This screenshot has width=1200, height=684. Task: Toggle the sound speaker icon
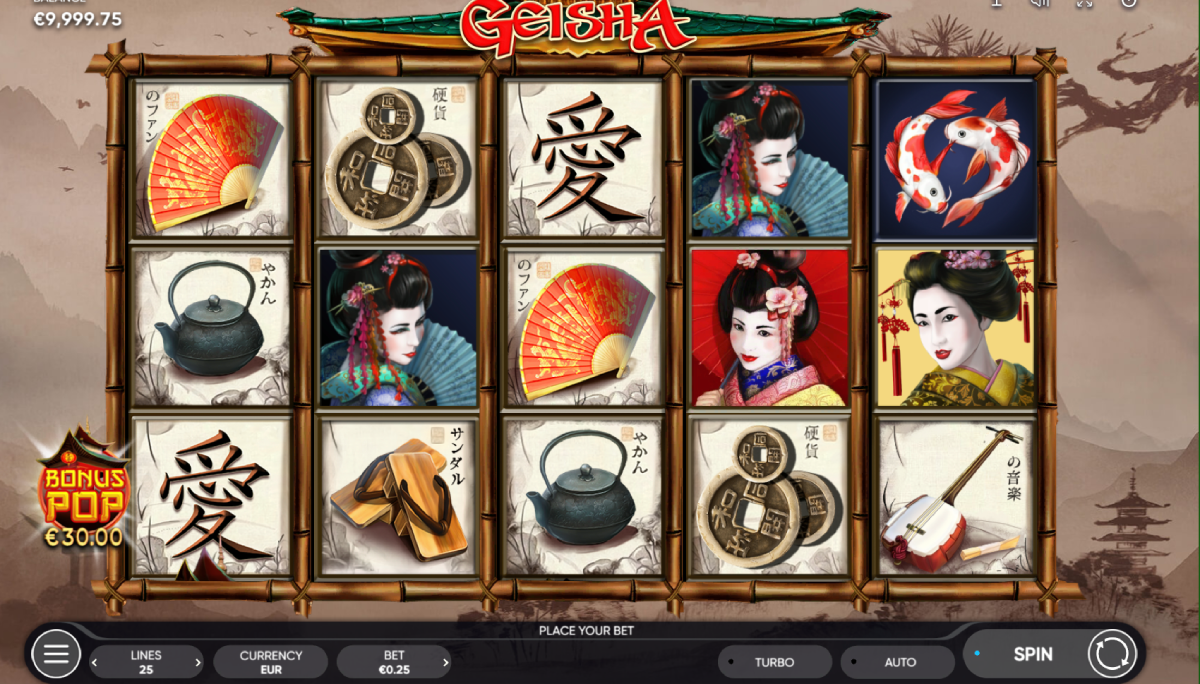click(1040, 3)
